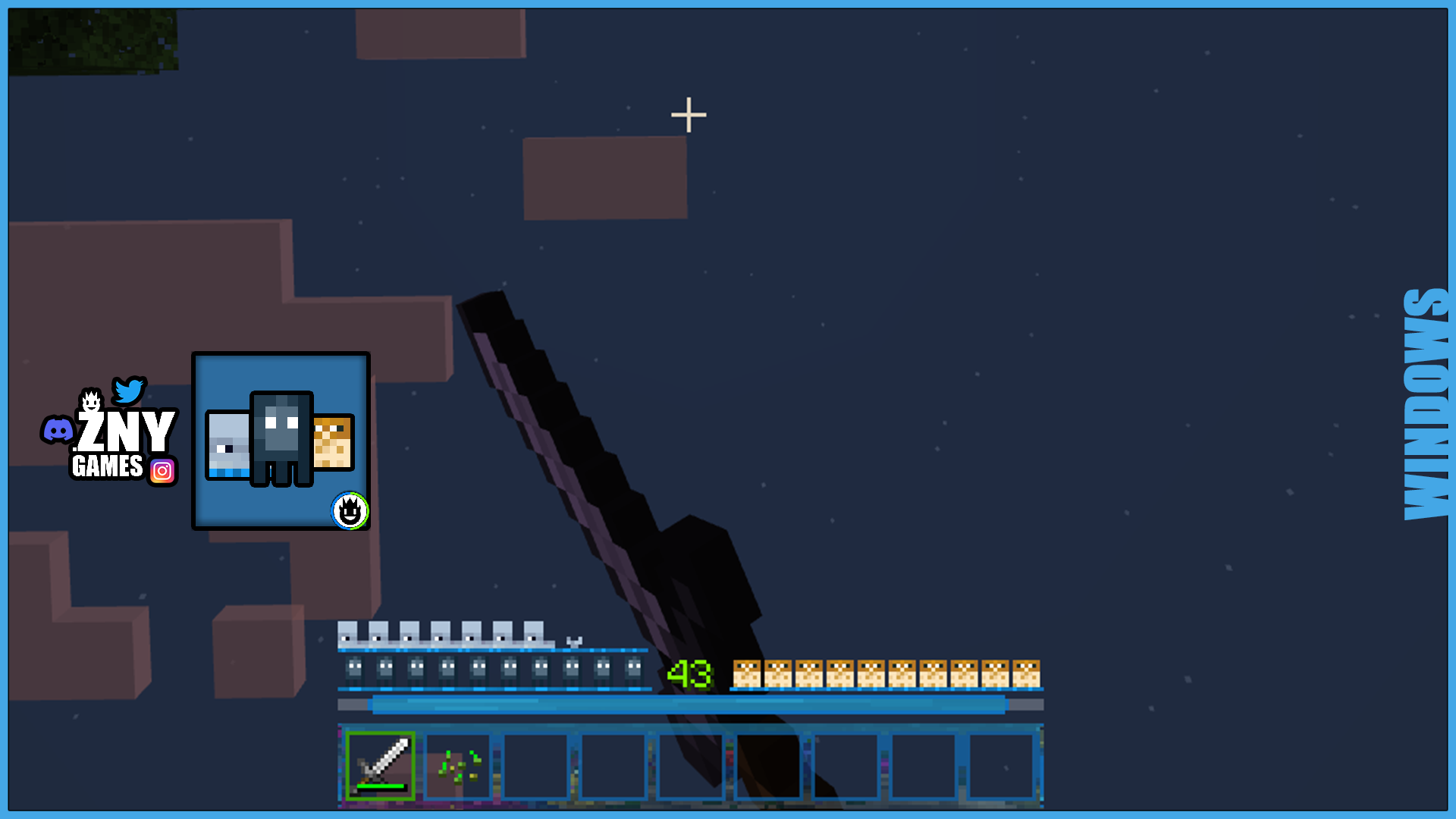Image resolution: width=1456 pixels, height=819 pixels.
Task: Select the seeds in hotbar slot two
Action: click(459, 766)
